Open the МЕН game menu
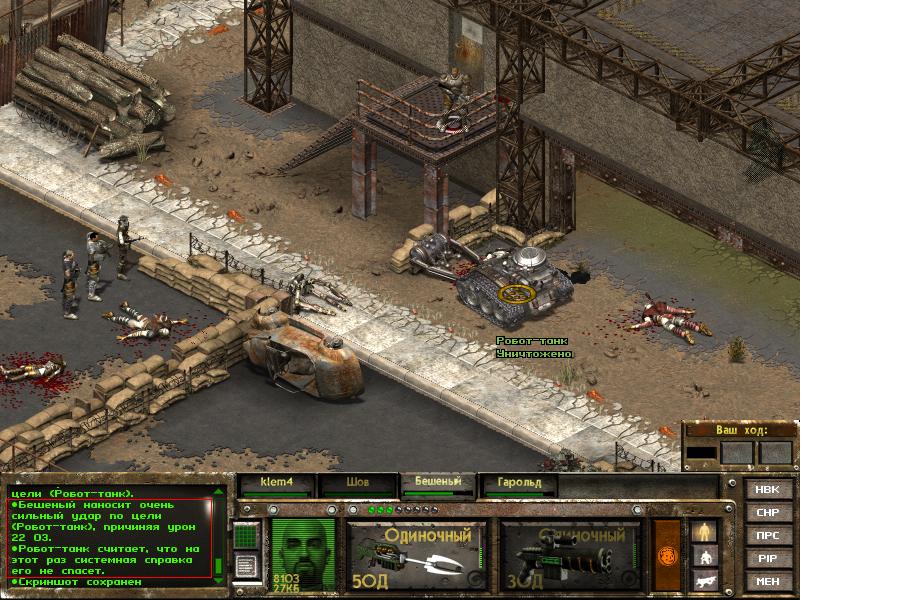Image resolution: width=903 pixels, height=600 pixels. 768,582
